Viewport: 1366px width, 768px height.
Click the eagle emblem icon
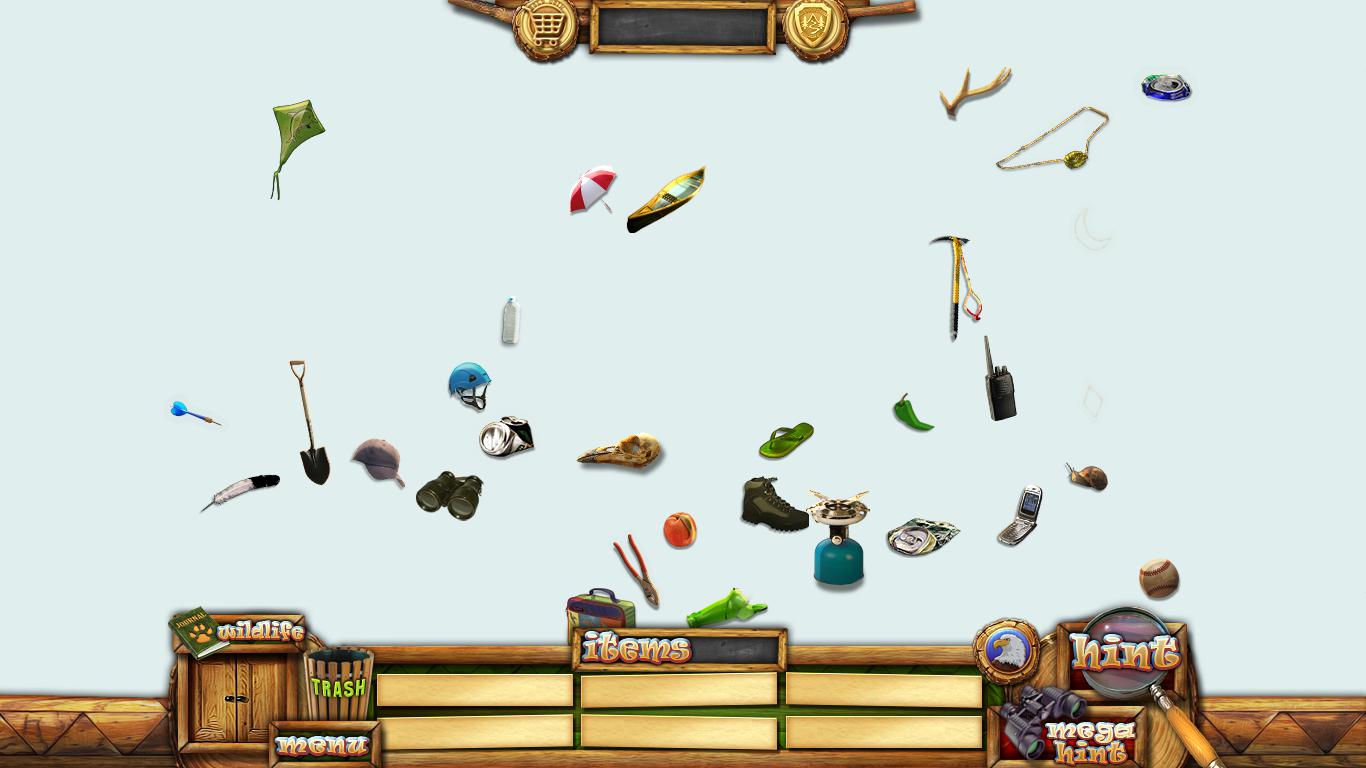1006,651
